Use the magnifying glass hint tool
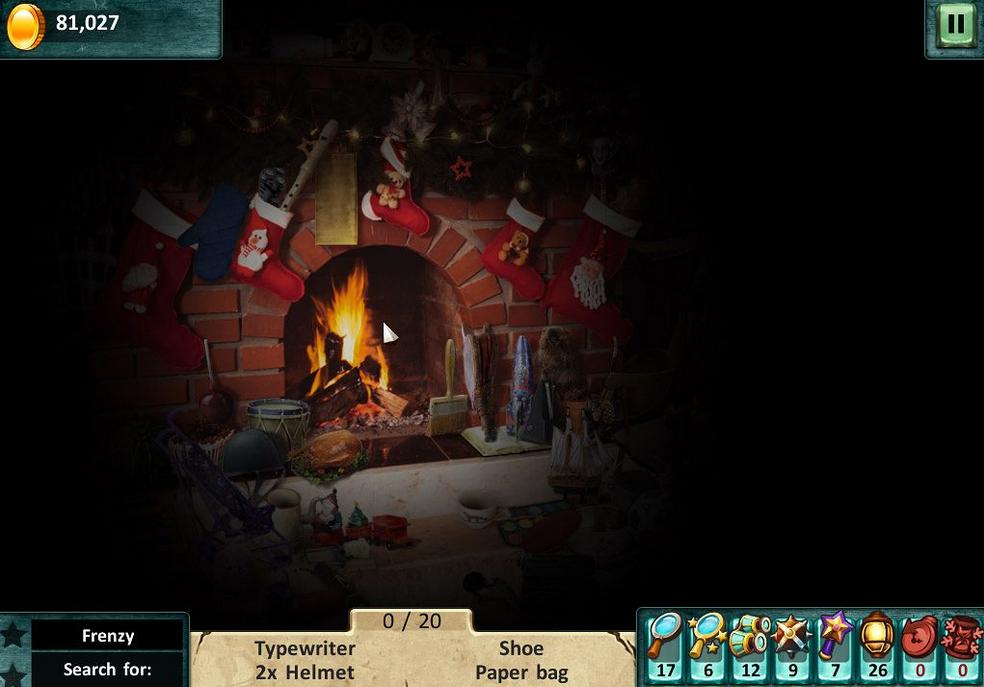 tap(664, 636)
